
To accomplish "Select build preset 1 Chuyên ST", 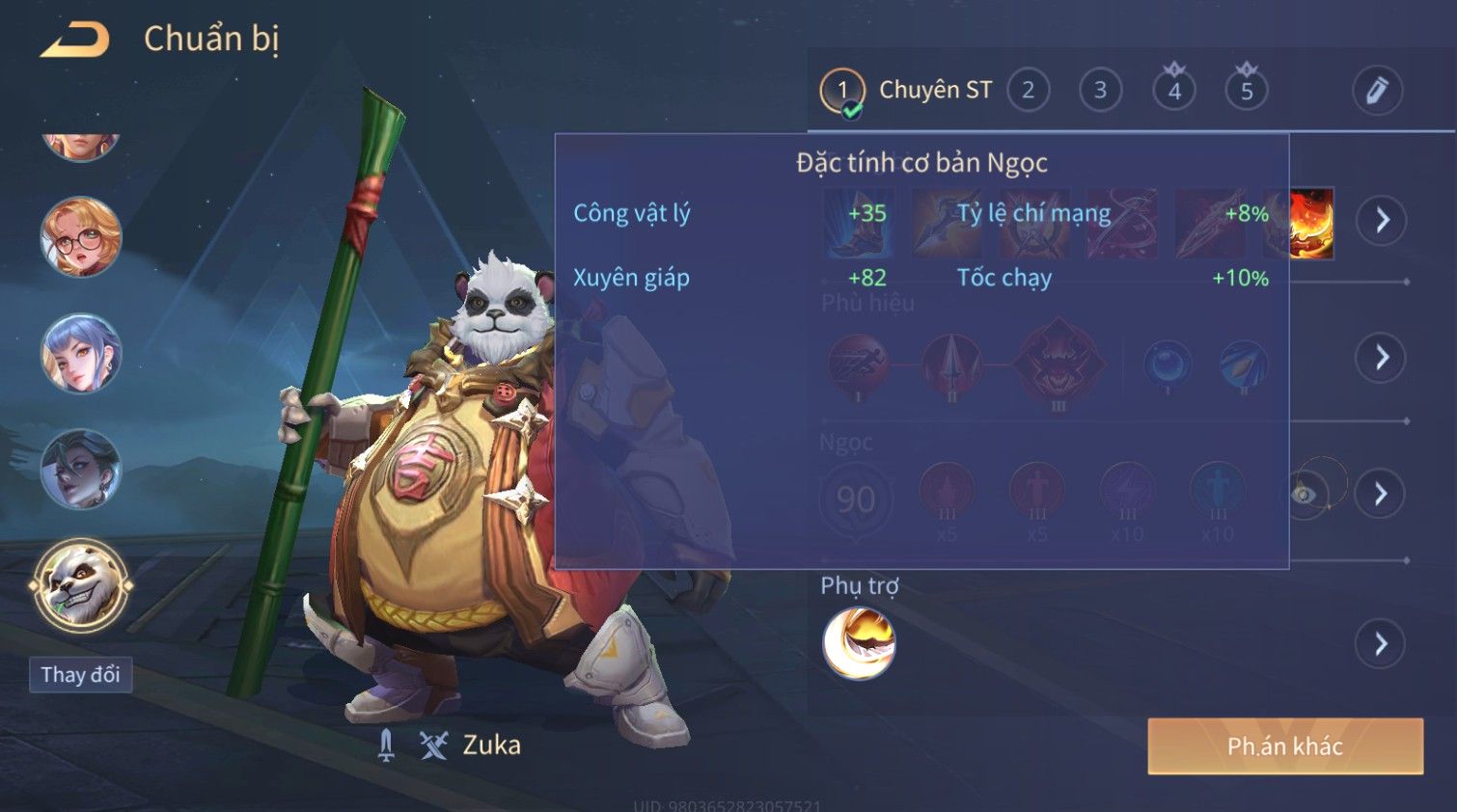I will pyautogui.click(x=842, y=91).
